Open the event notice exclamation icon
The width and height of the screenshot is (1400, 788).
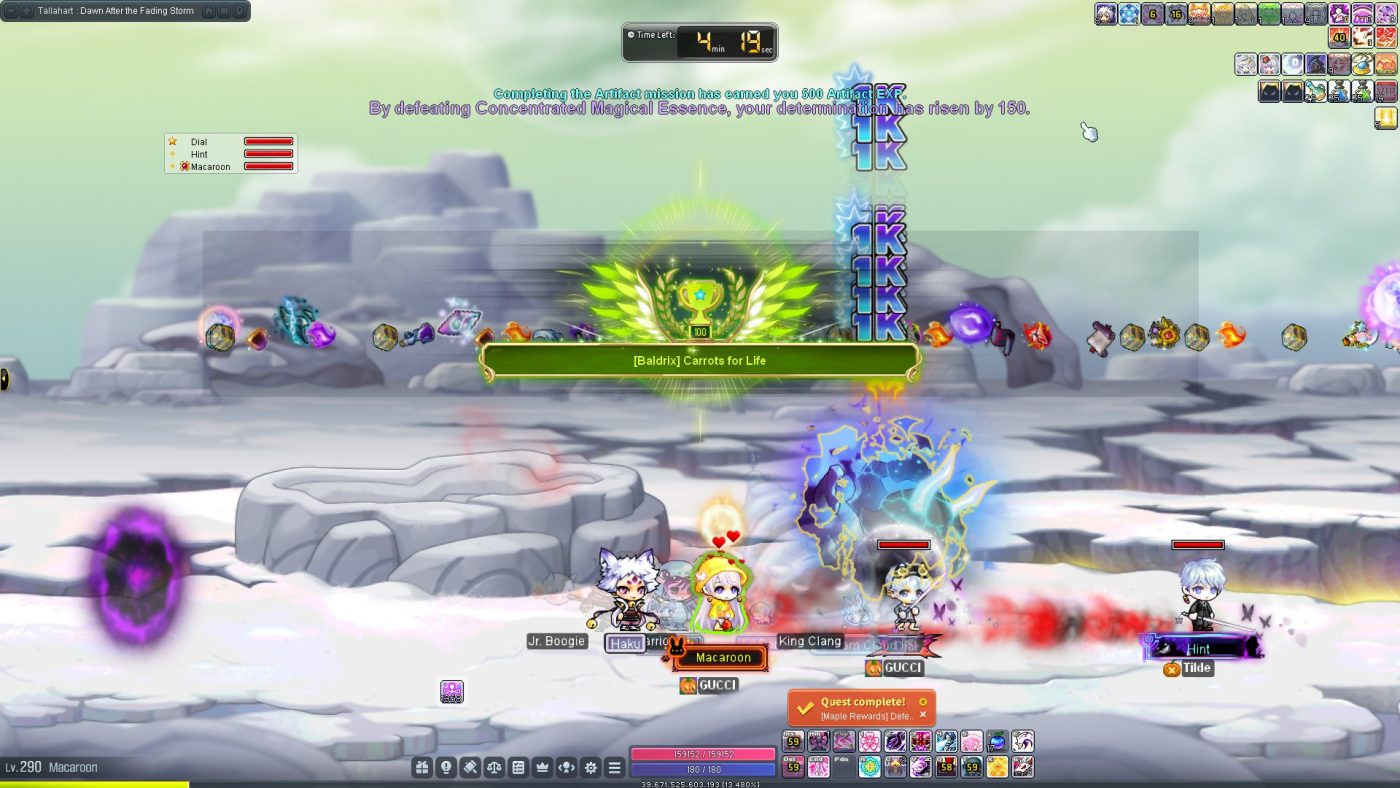446,768
